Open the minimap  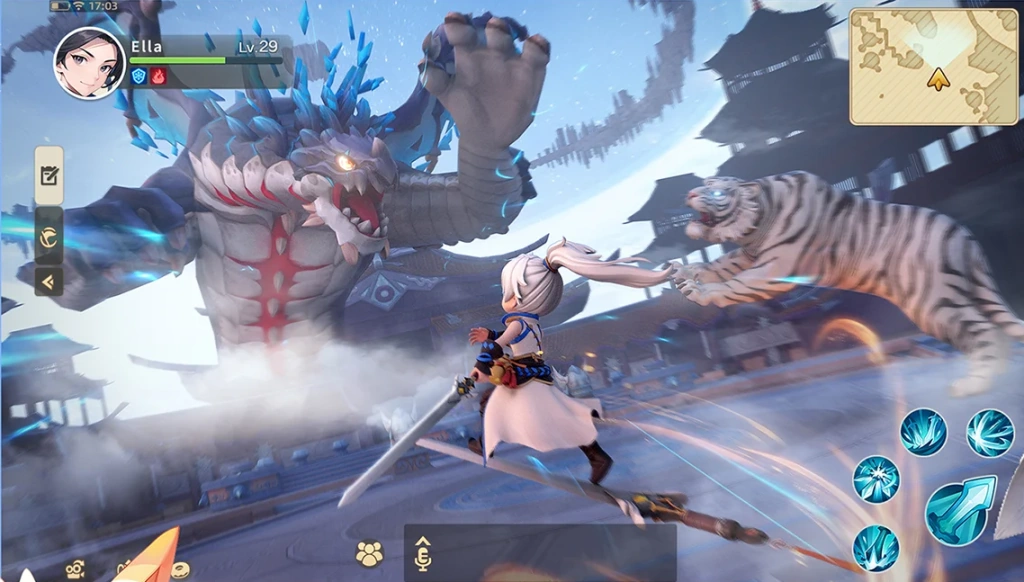pyautogui.click(x=934, y=67)
